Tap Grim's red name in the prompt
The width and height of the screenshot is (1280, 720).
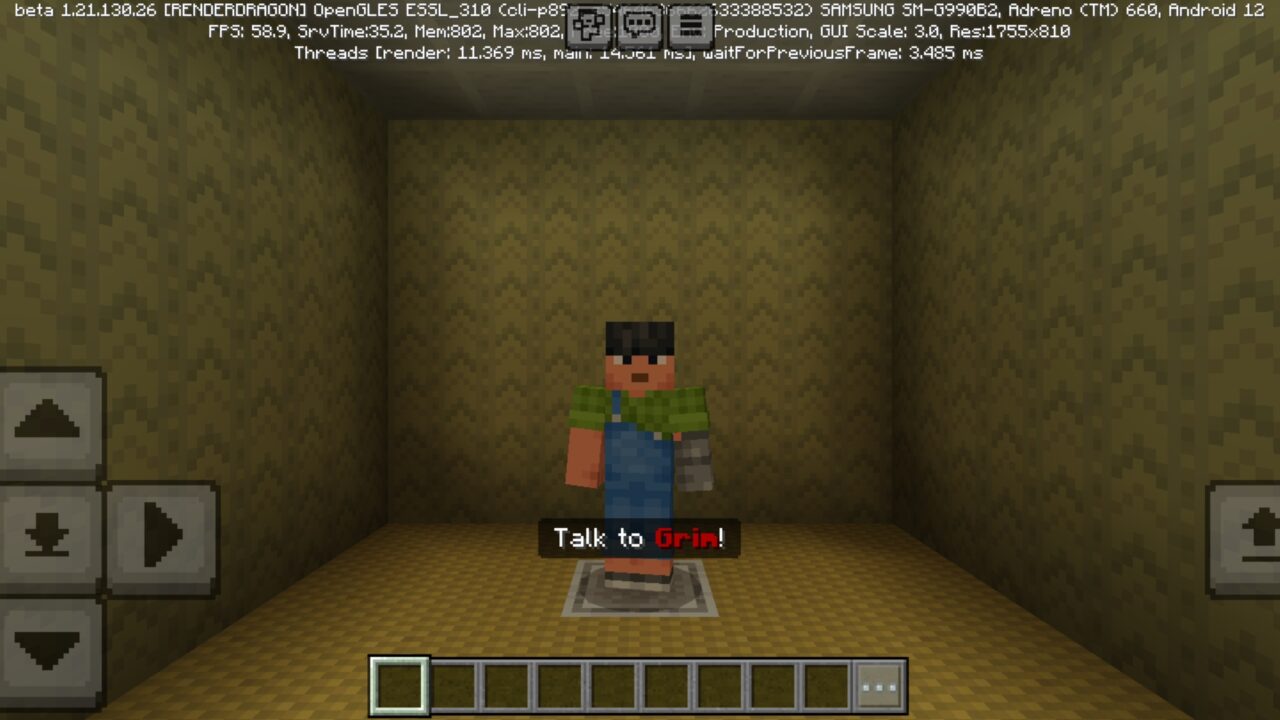coord(685,538)
